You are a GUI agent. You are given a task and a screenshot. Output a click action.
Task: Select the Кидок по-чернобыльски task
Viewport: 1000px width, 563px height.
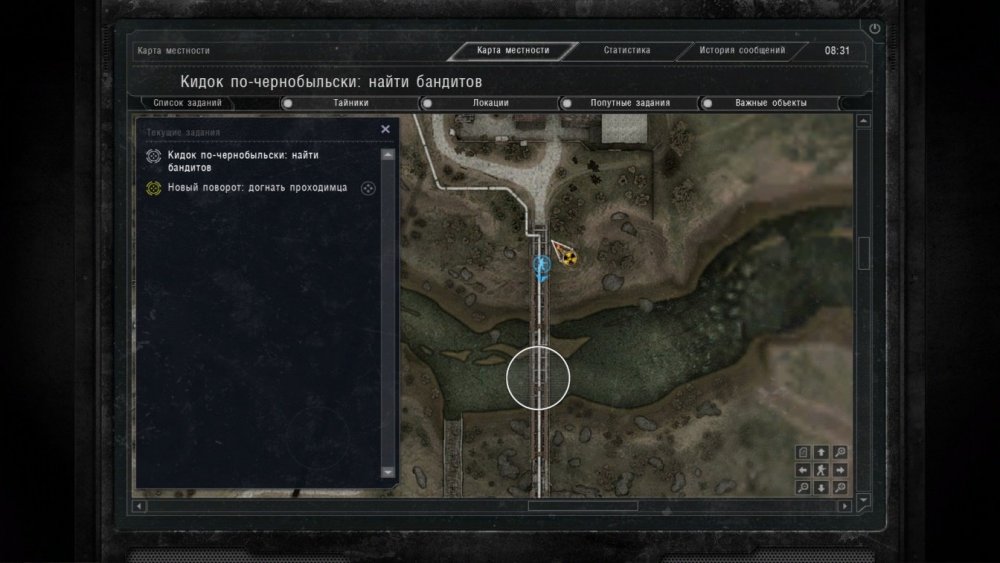(250, 161)
